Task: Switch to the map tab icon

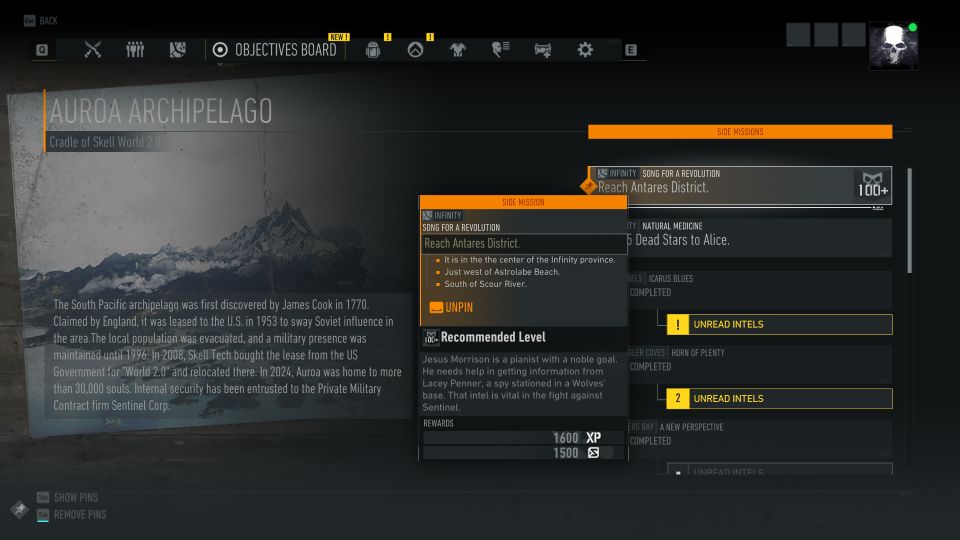Action: tap(178, 49)
